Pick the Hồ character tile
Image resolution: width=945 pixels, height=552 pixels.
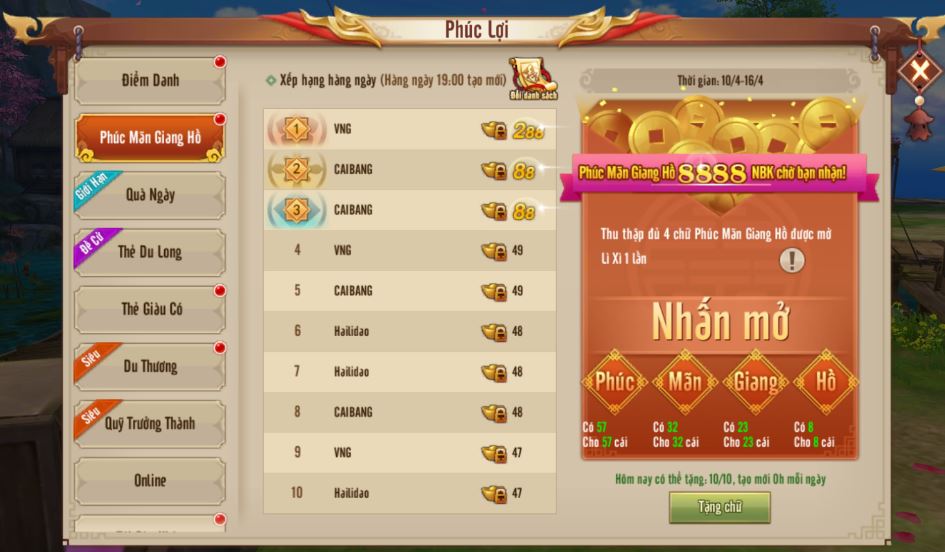pos(826,382)
